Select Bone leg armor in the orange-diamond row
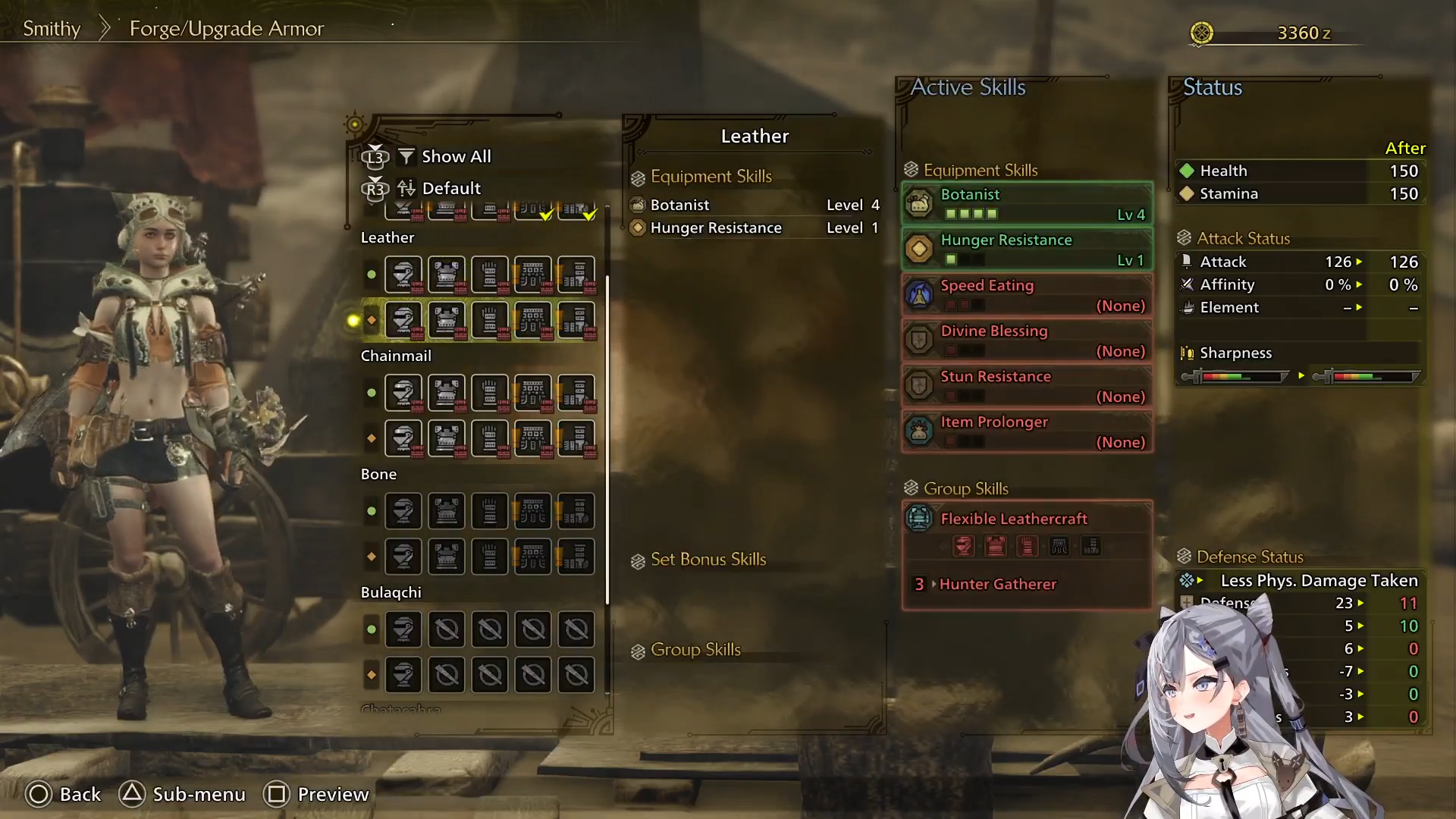The width and height of the screenshot is (1456, 819). [576, 557]
